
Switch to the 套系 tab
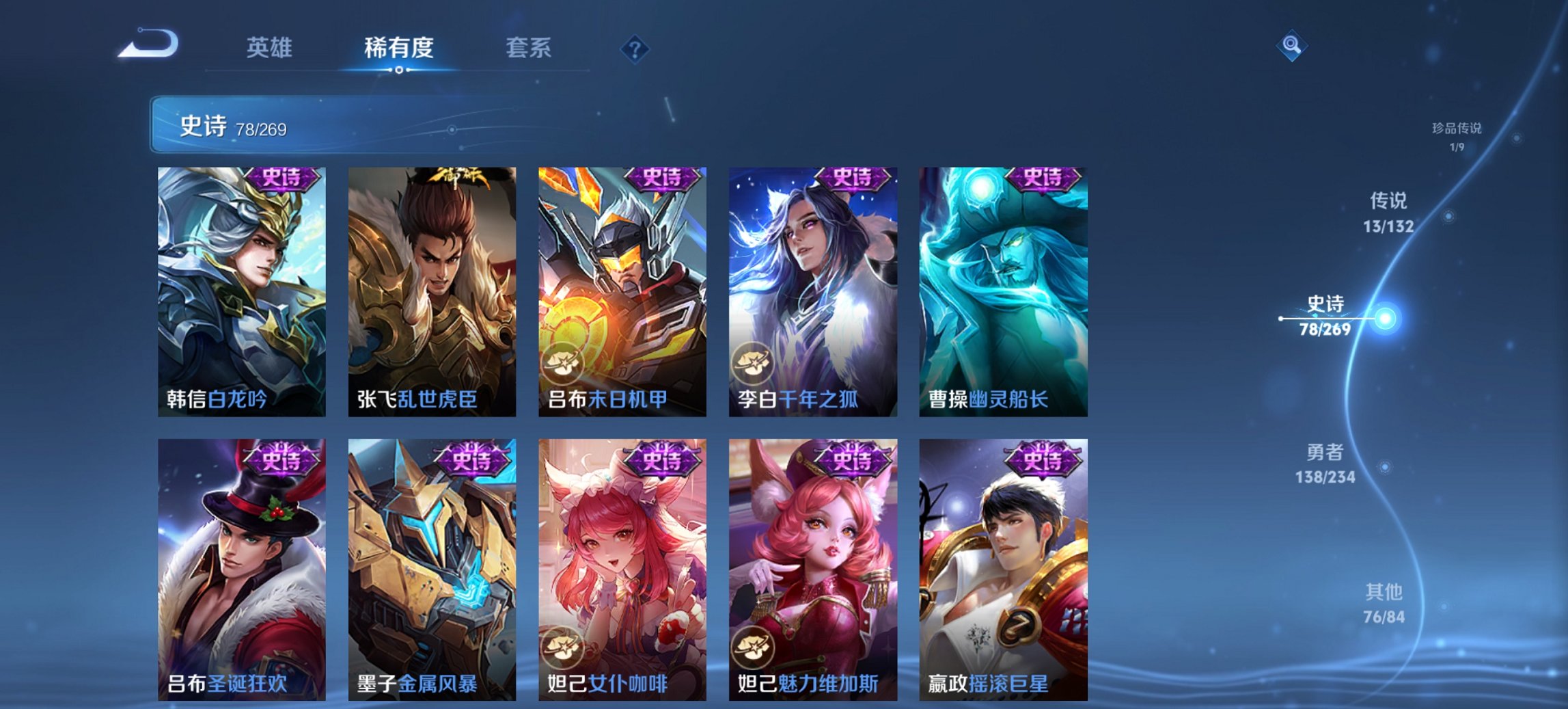click(x=529, y=48)
